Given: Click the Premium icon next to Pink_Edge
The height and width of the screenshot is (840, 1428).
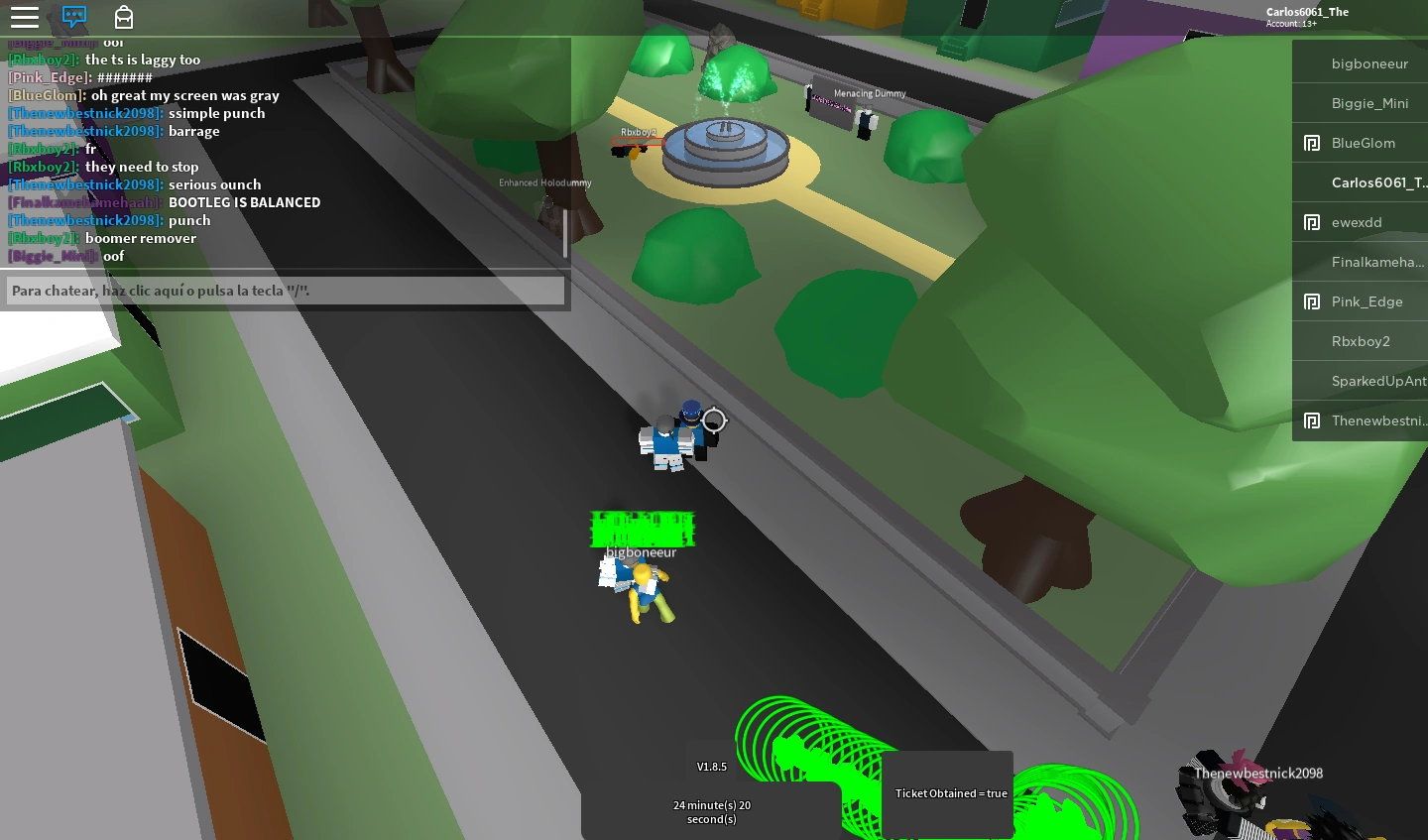Looking at the screenshot, I should tap(1313, 301).
